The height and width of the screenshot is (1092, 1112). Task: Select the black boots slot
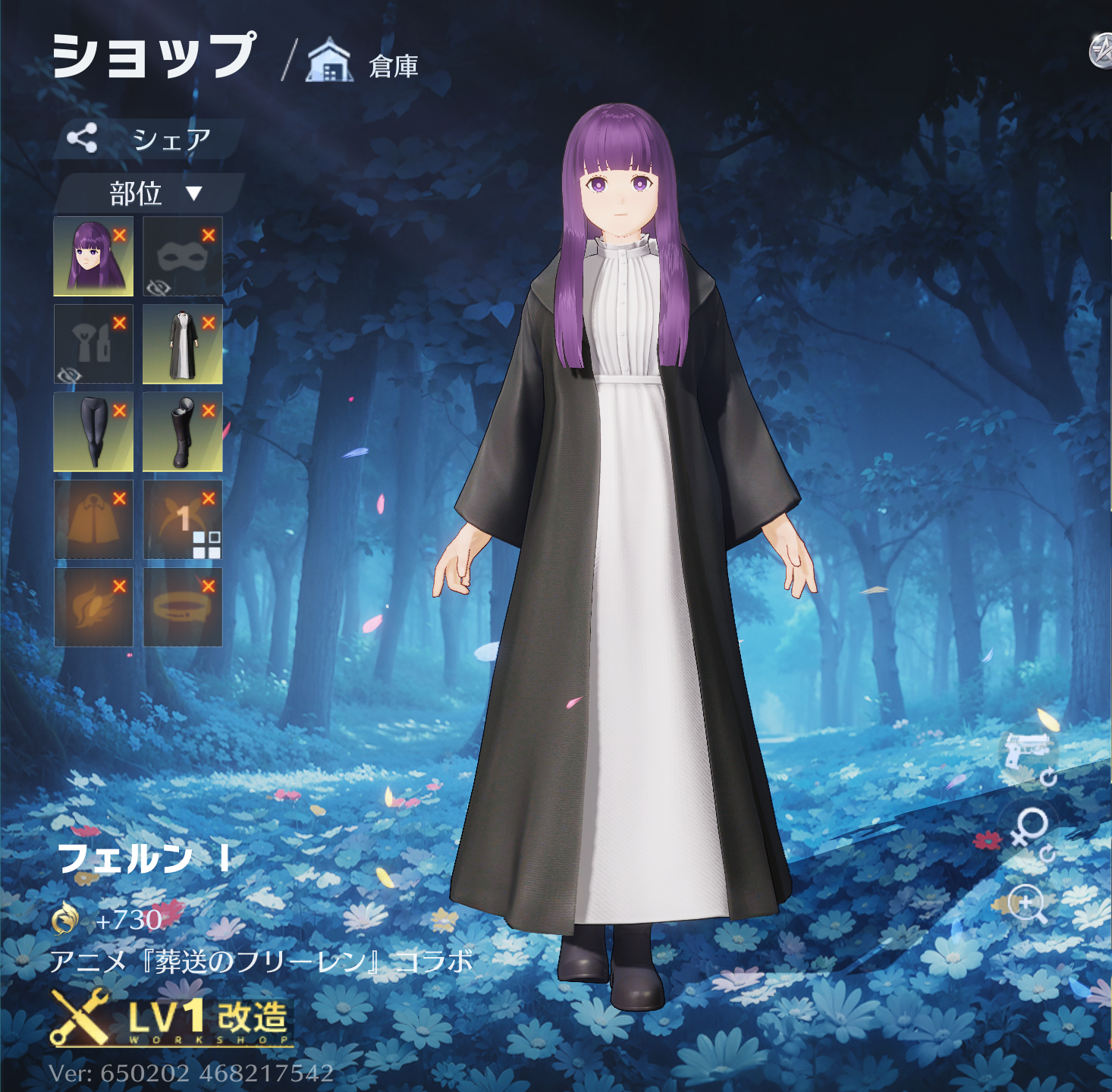click(x=182, y=431)
